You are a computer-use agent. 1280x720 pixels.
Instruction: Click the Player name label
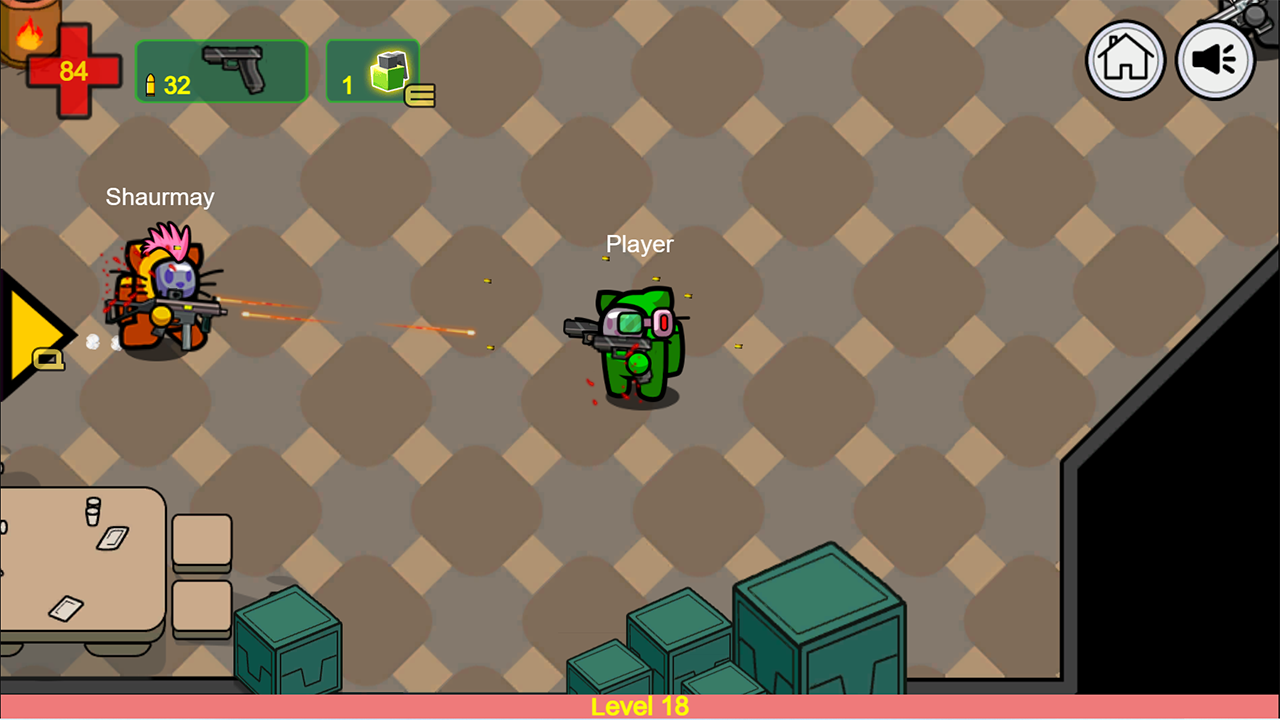pyautogui.click(x=639, y=243)
